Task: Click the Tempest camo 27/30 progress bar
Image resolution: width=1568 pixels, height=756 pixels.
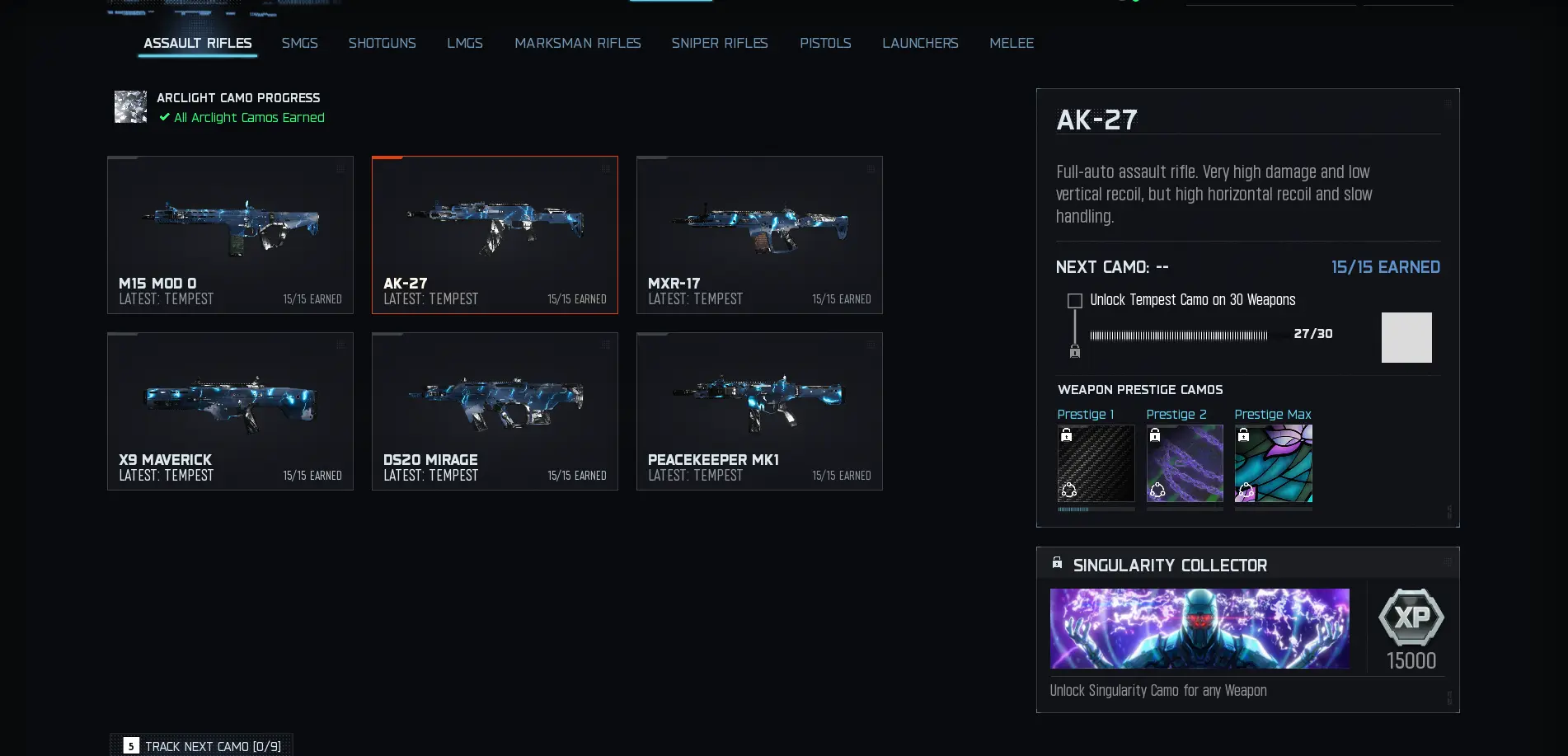Action: point(1179,336)
